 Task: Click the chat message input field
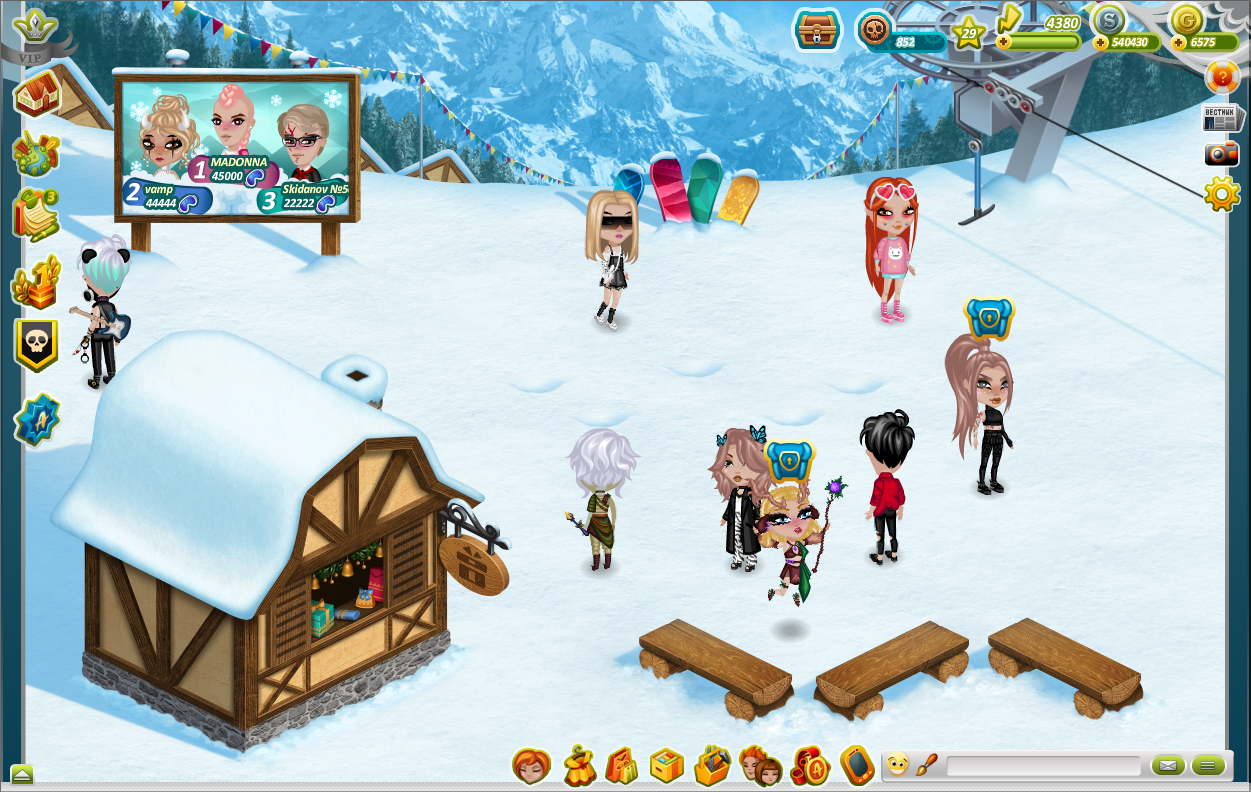[1043, 767]
